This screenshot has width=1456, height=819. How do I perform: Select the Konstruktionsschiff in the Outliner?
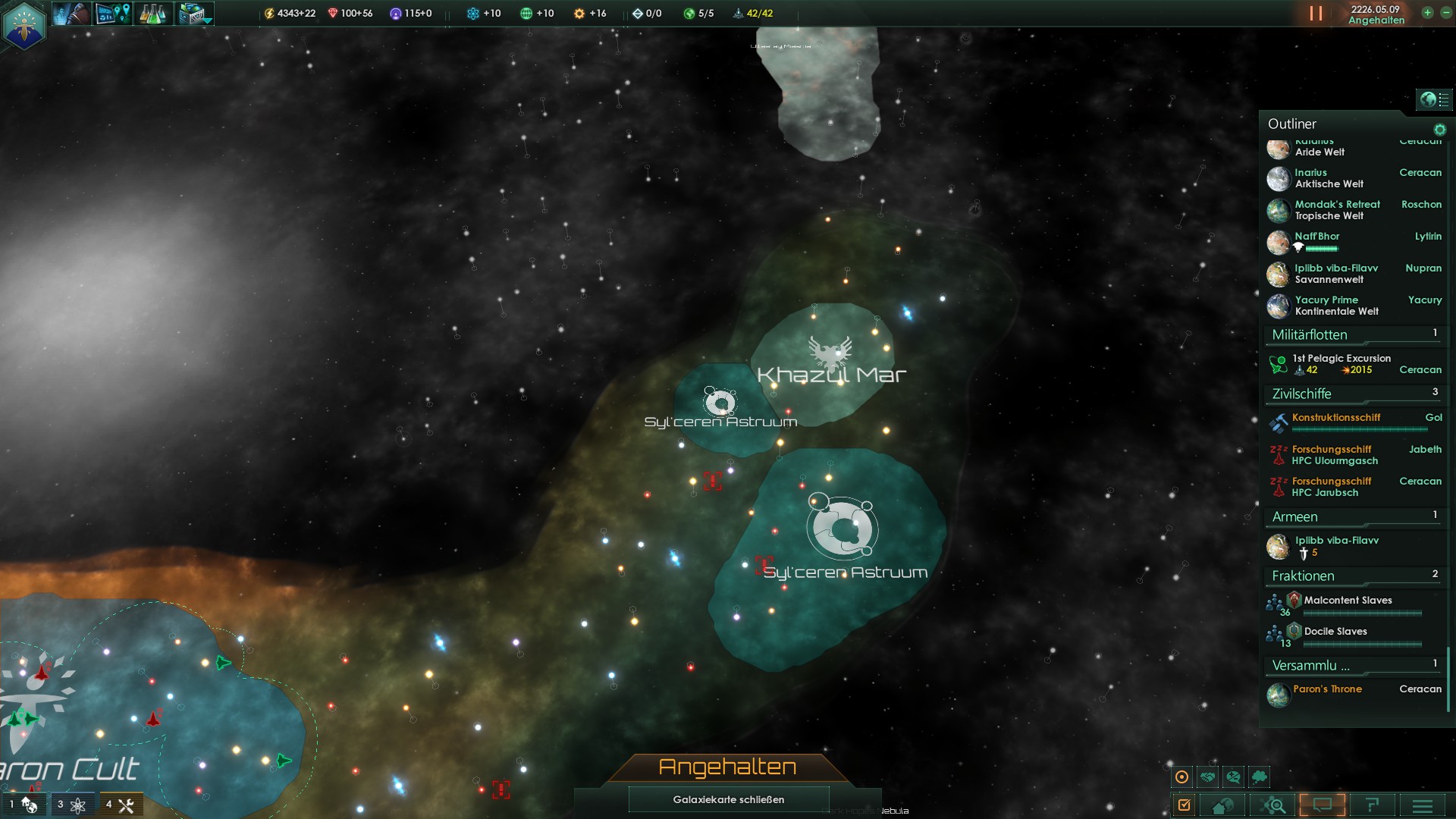(x=1336, y=418)
